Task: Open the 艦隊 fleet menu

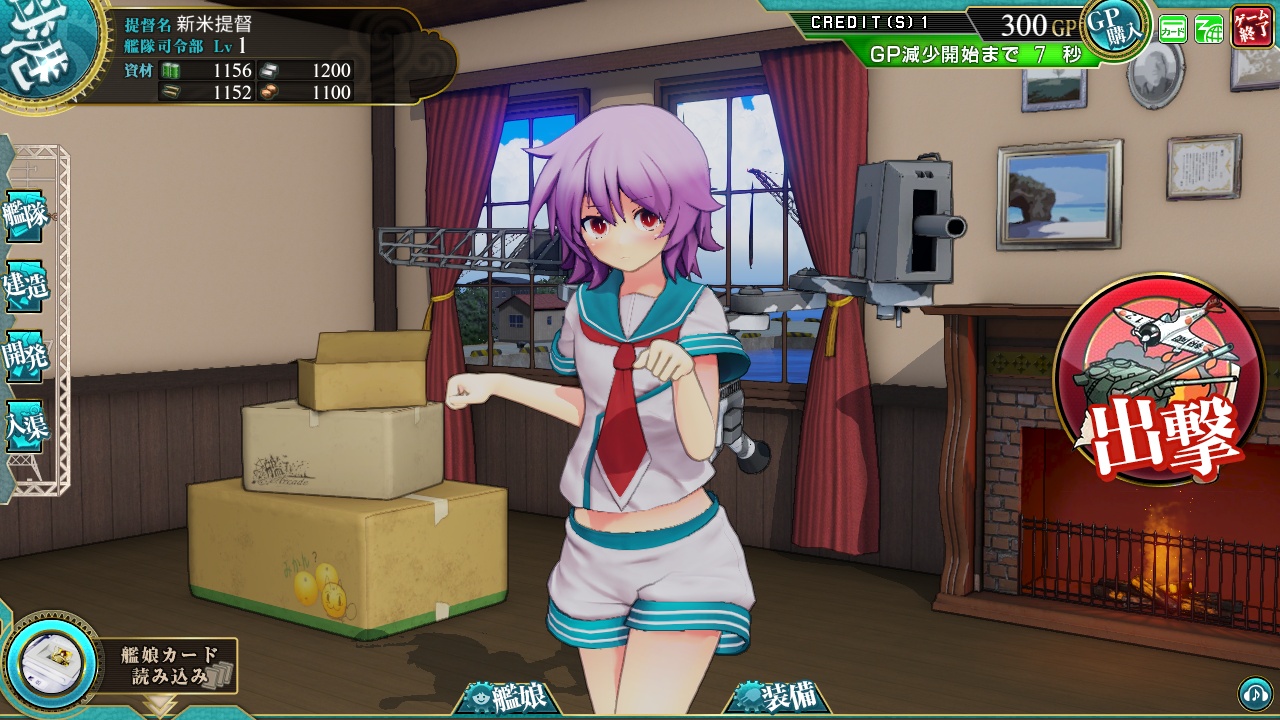Action: pos(26,216)
